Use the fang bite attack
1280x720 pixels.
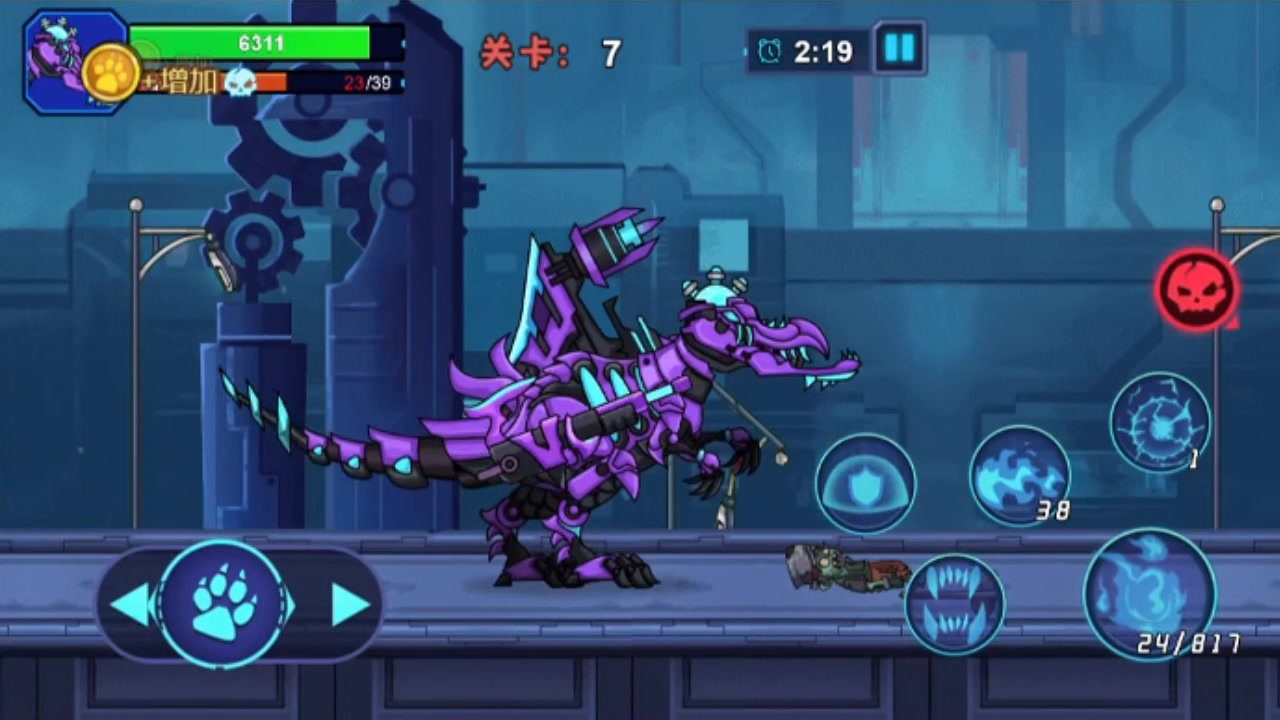click(x=954, y=604)
